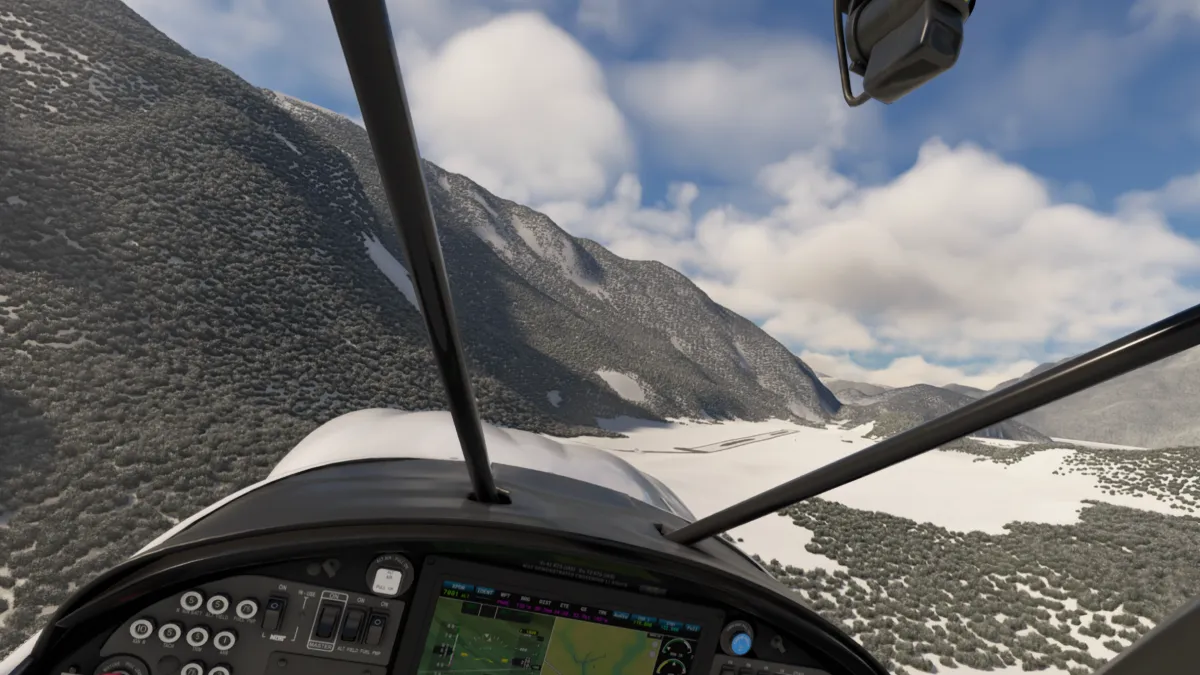
Task: Turn the blue knob beside the display
Action: pyautogui.click(x=738, y=640)
